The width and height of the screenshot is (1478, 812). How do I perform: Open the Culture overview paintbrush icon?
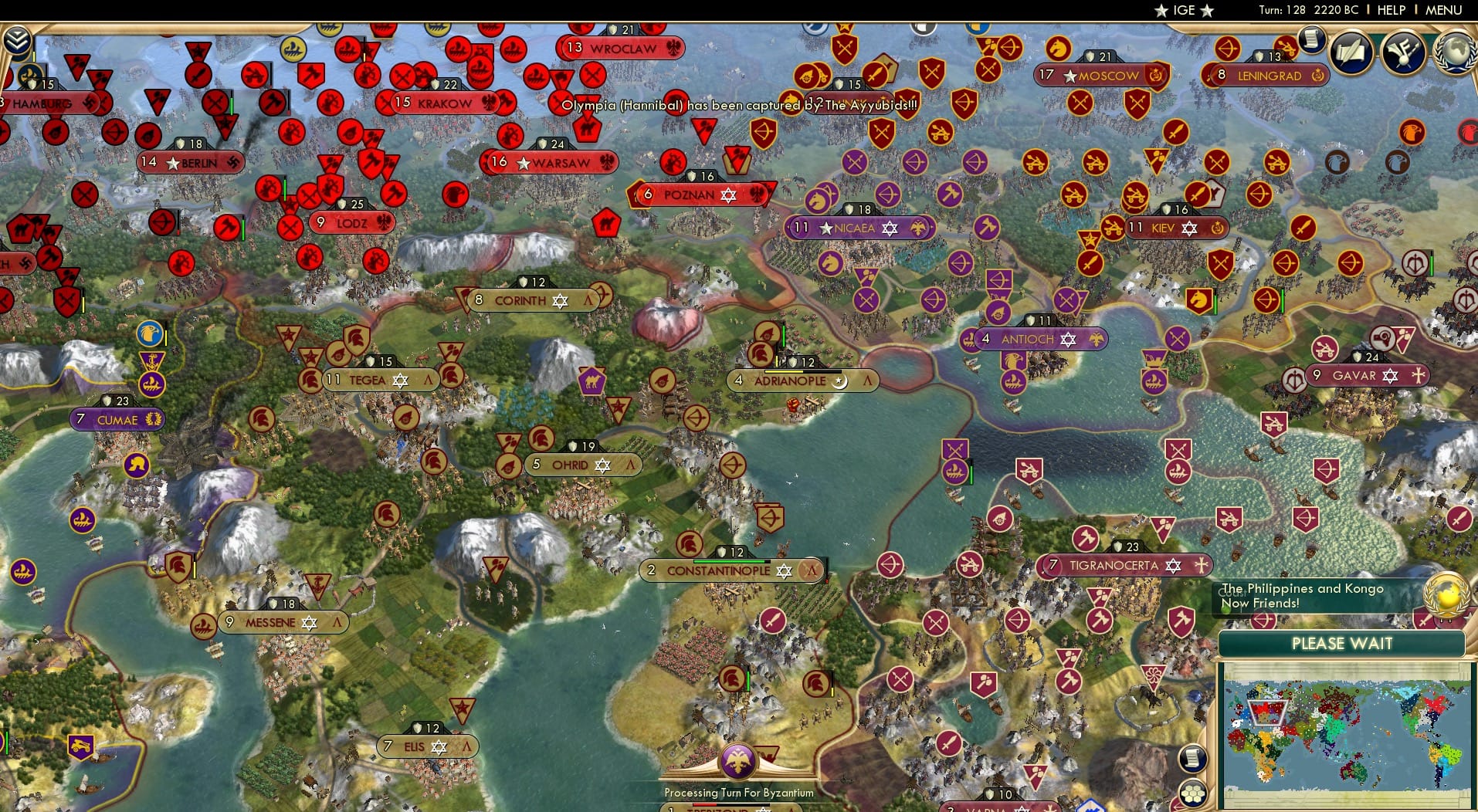[1405, 52]
